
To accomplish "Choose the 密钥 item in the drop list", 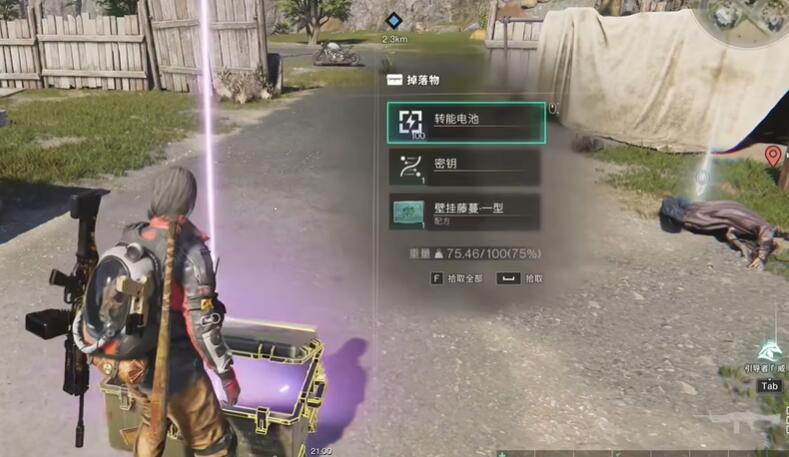I will [465, 167].
